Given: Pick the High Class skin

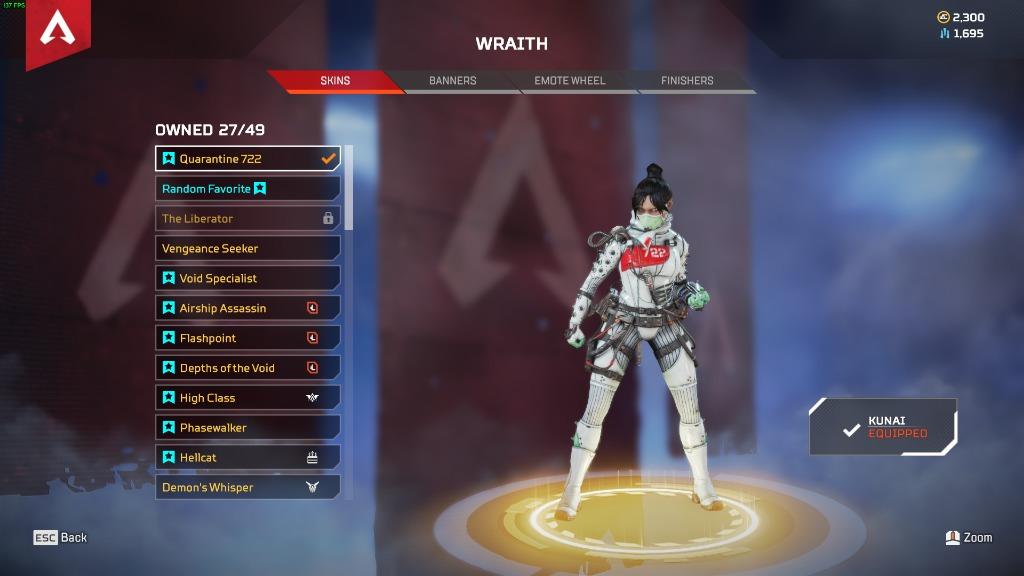Looking at the screenshot, I should tap(247, 398).
